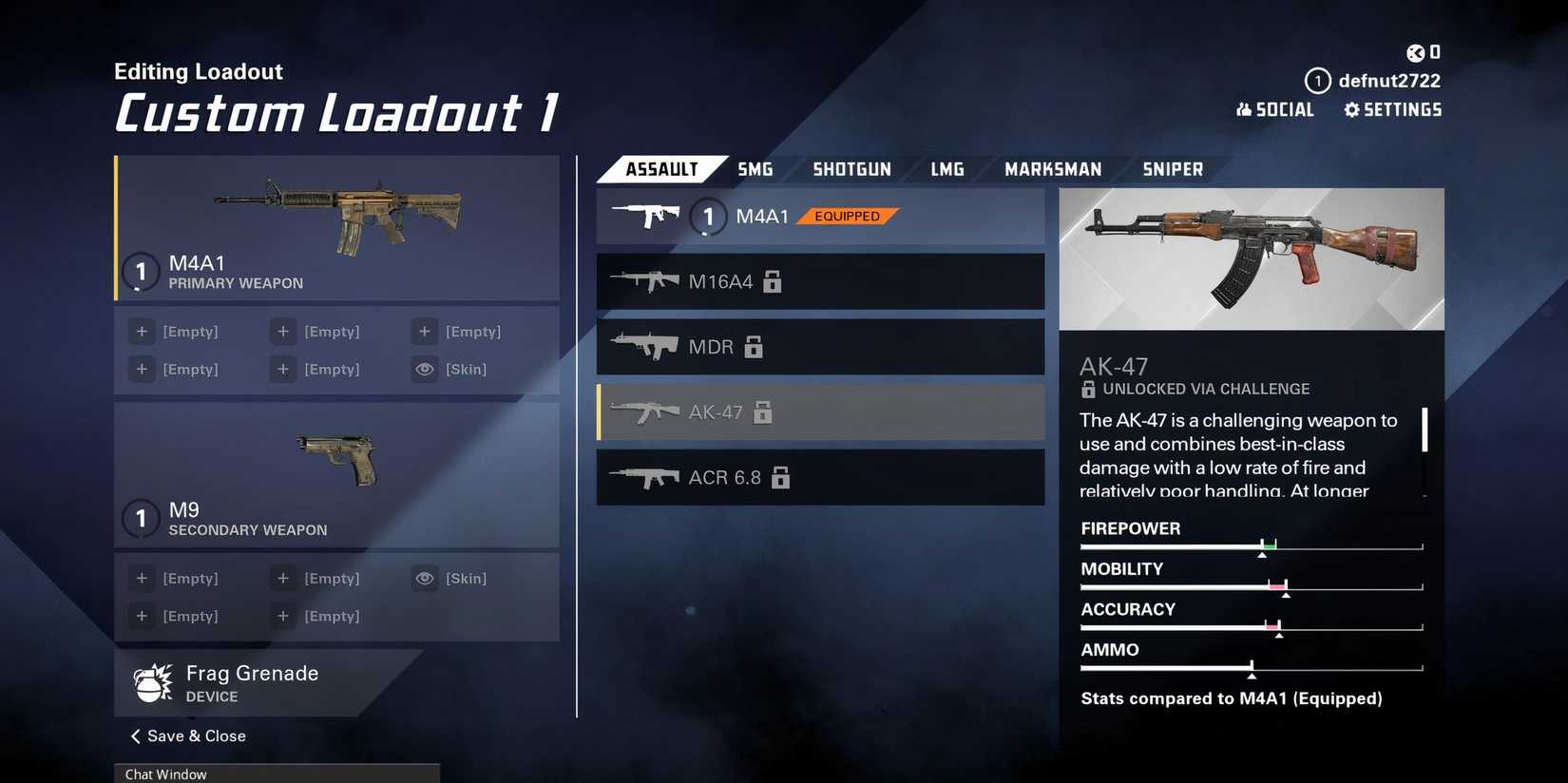The width and height of the screenshot is (1568, 783).
Task: Click Save & Close
Action: click(195, 735)
